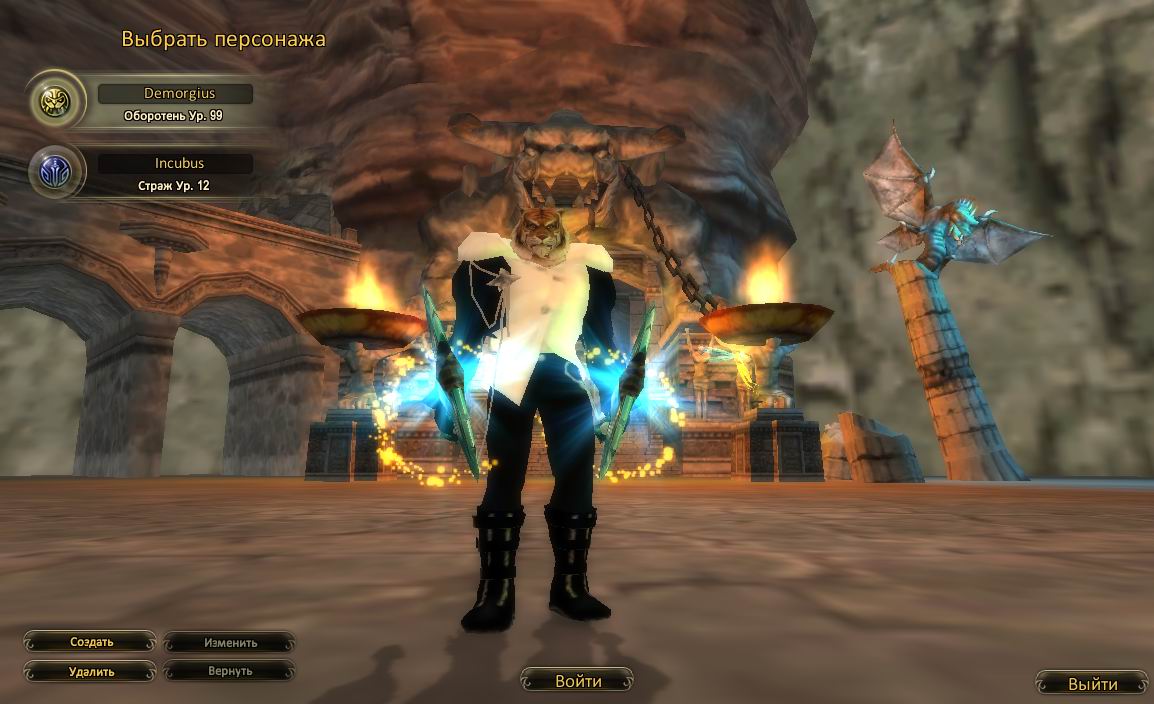Open Изменить (Edit) character option
Viewport: 1154px width, 704px height.
(230, 643)
